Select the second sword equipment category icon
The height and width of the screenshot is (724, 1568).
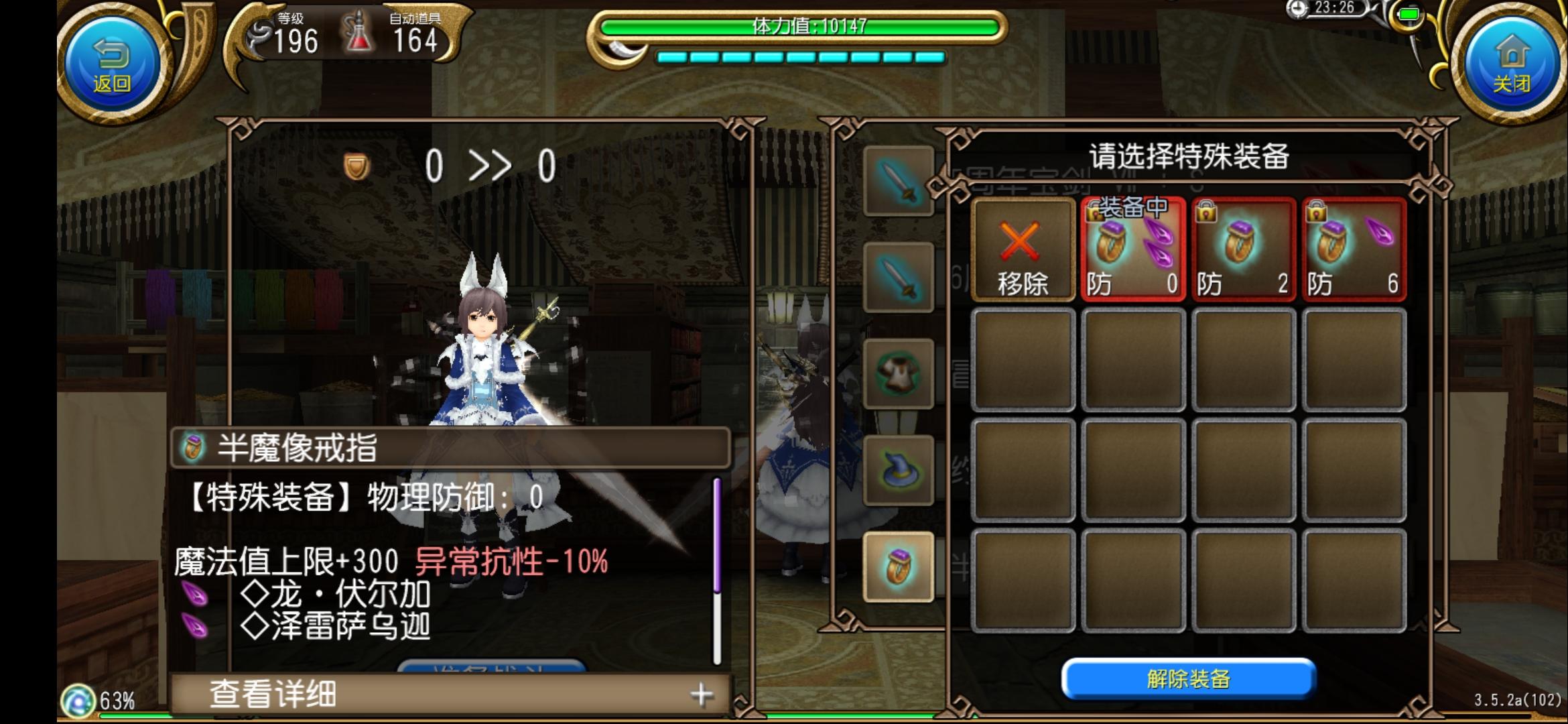pyautogui.click(x=898, y=277)
